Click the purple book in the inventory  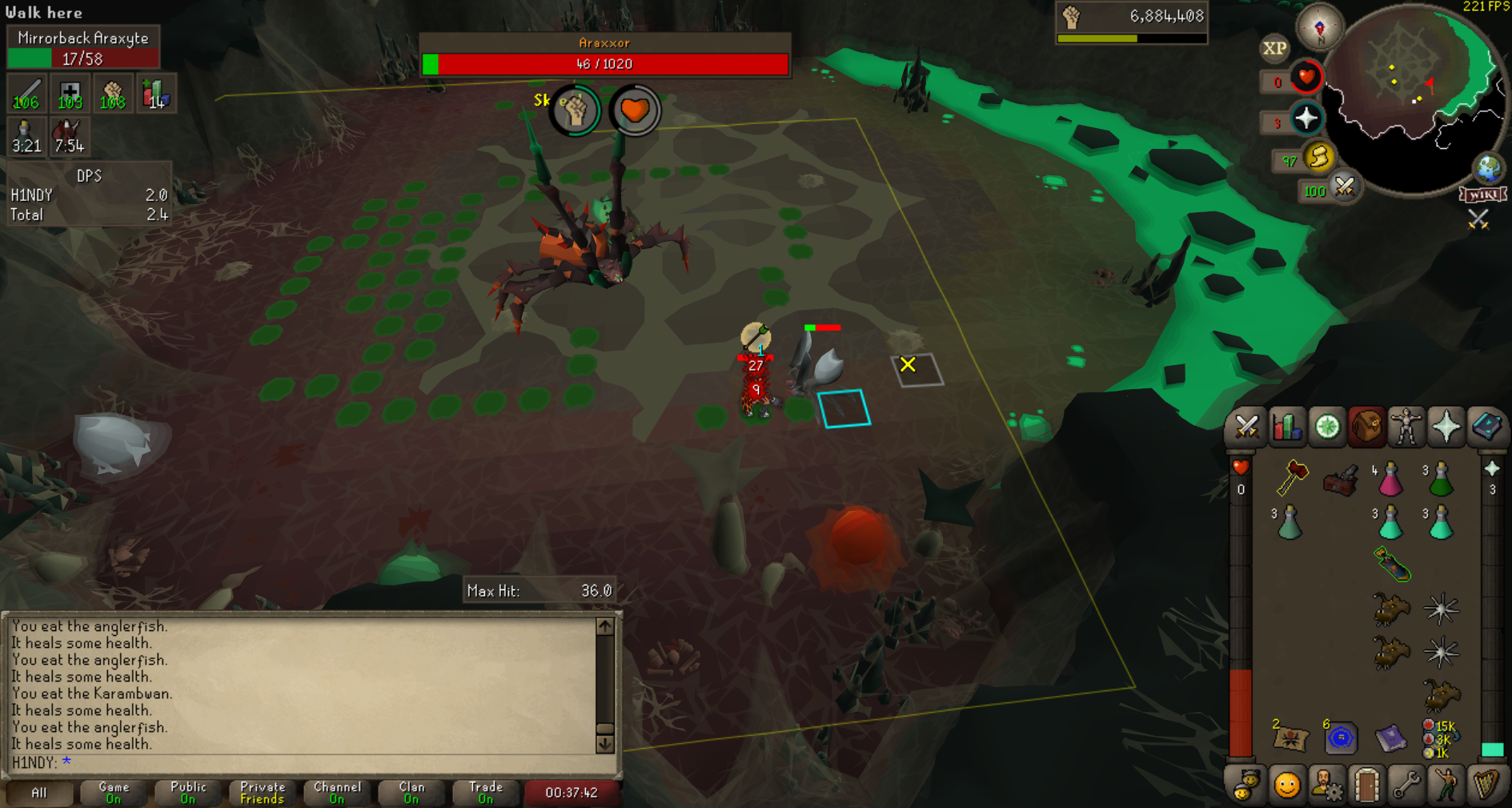pos(1390,738)
